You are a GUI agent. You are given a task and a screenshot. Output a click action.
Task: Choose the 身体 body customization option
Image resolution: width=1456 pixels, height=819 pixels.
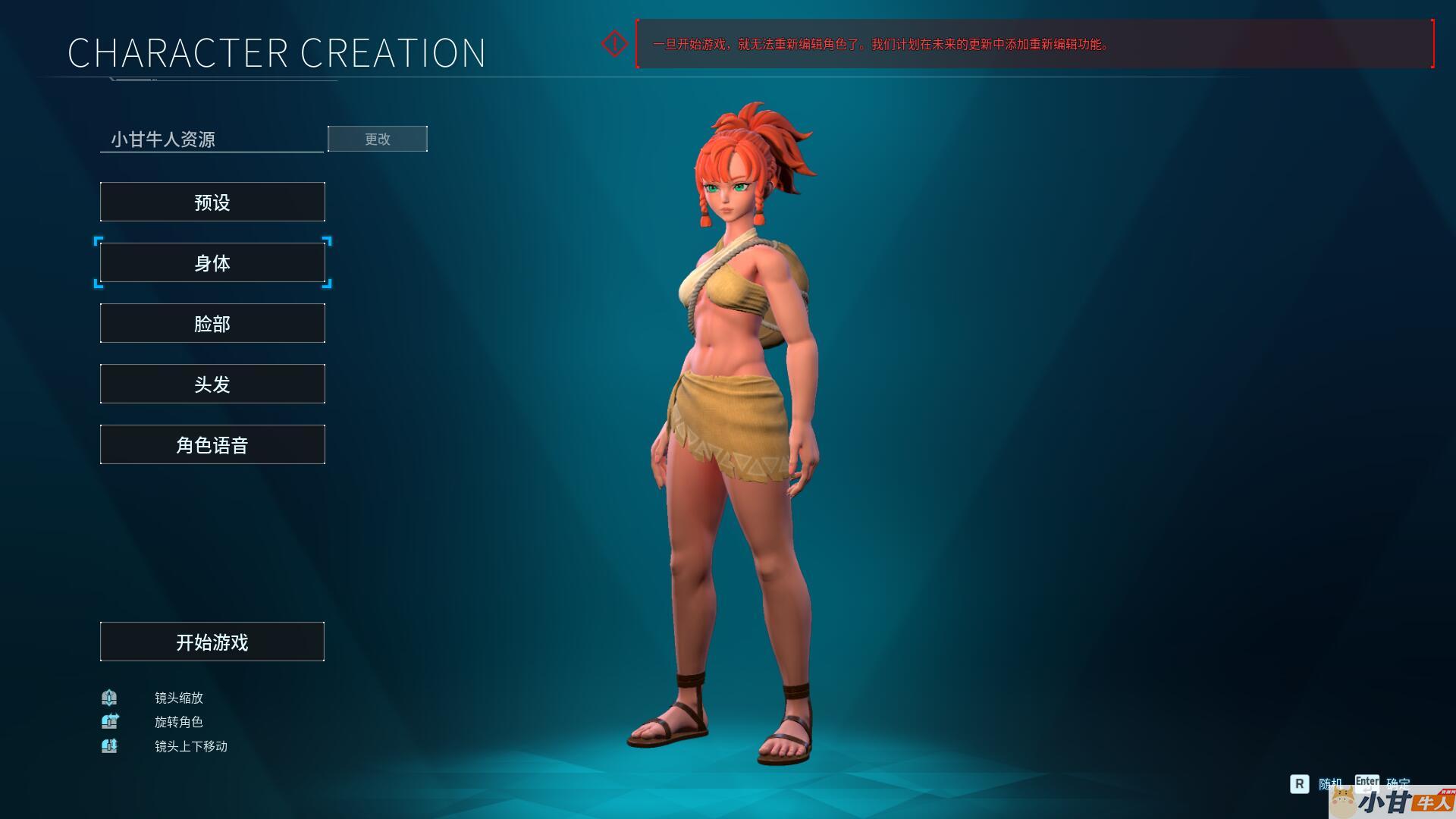pyautogui.click(x=212, y=262)
